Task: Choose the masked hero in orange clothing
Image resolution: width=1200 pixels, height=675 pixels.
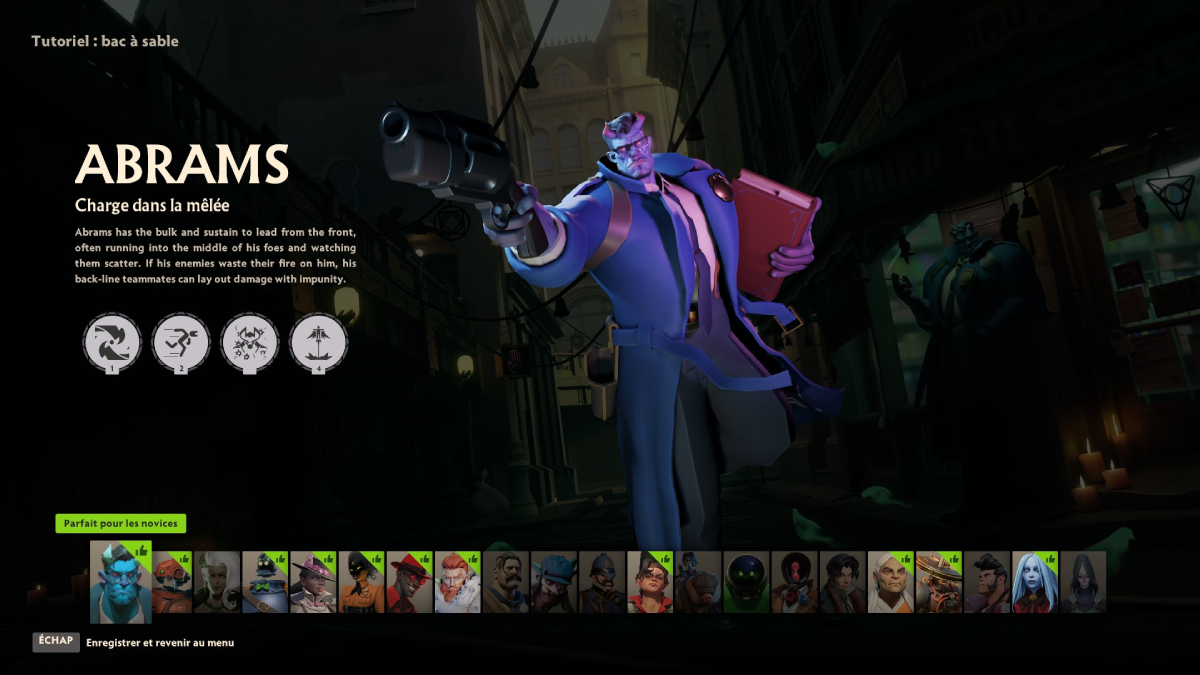Action: [x=361, y=582]
